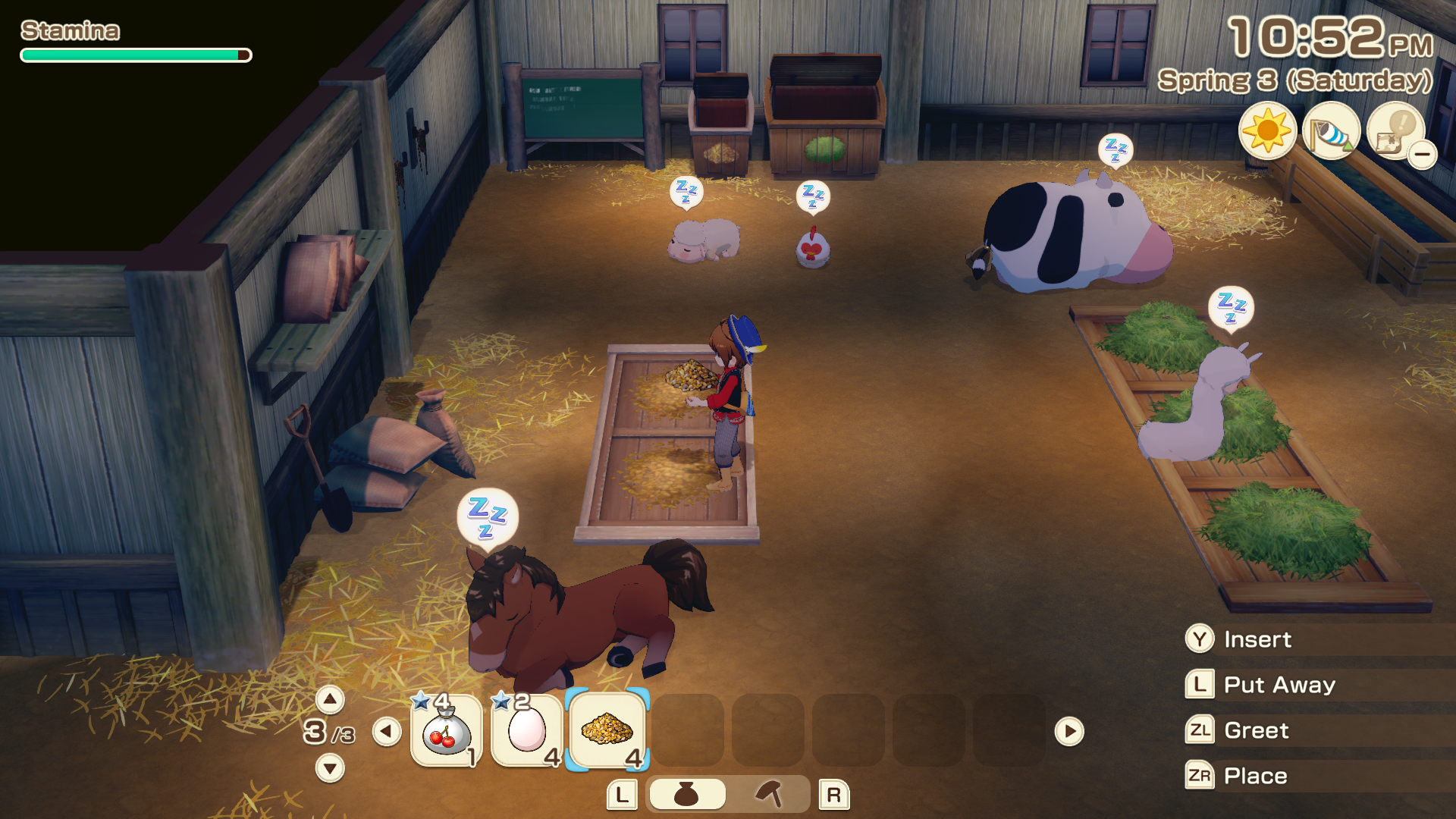This screenshot has width=1456, height=819.
Task: Open the notification icon with exclamation mark
Action: 1395,131
